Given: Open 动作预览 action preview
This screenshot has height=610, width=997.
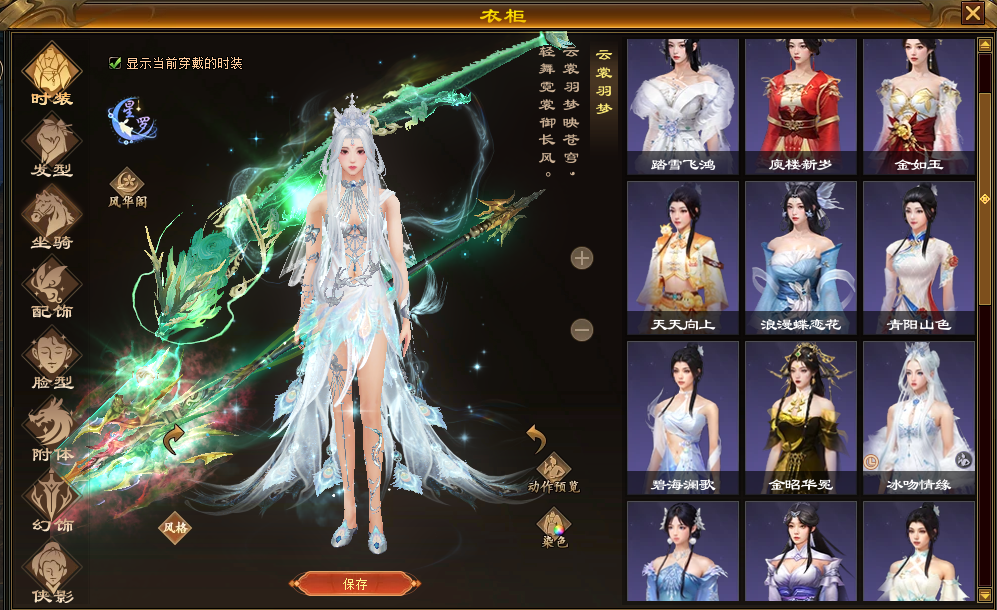Looking at the screenshot, I should pos(553,468).
